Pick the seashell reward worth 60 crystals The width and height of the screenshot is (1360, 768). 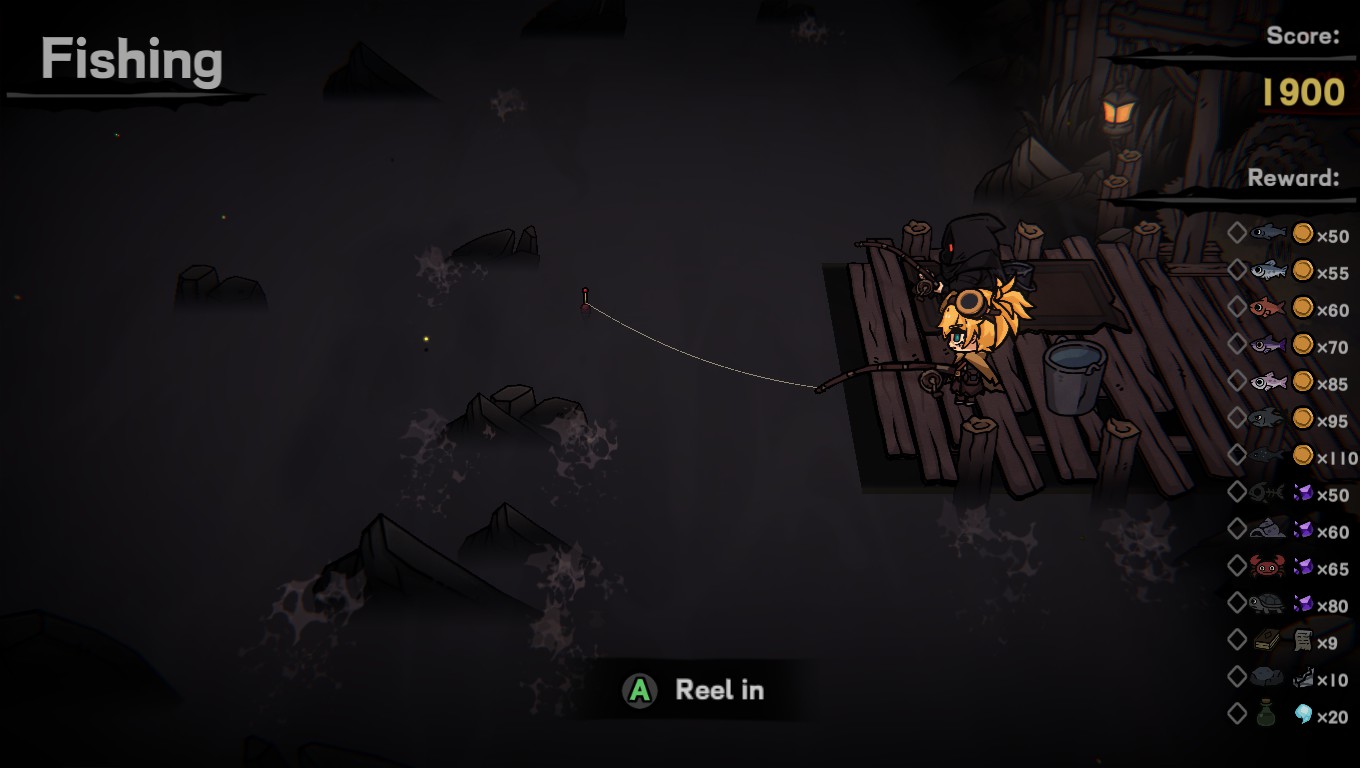[1267, 530]
